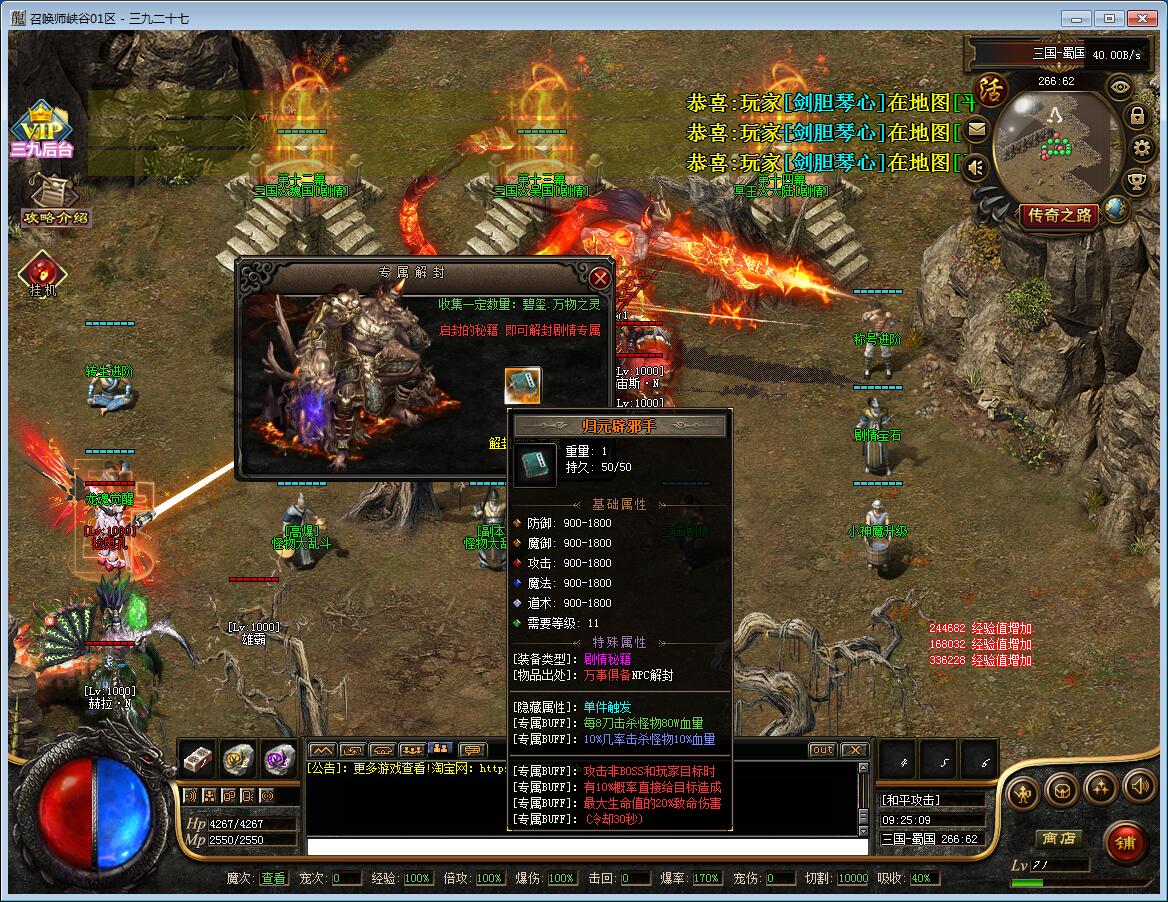The image size is (1168, 902).
Task: Toggle the eye visibility icon by the minimap
Action: click(x=1120, y=86)
